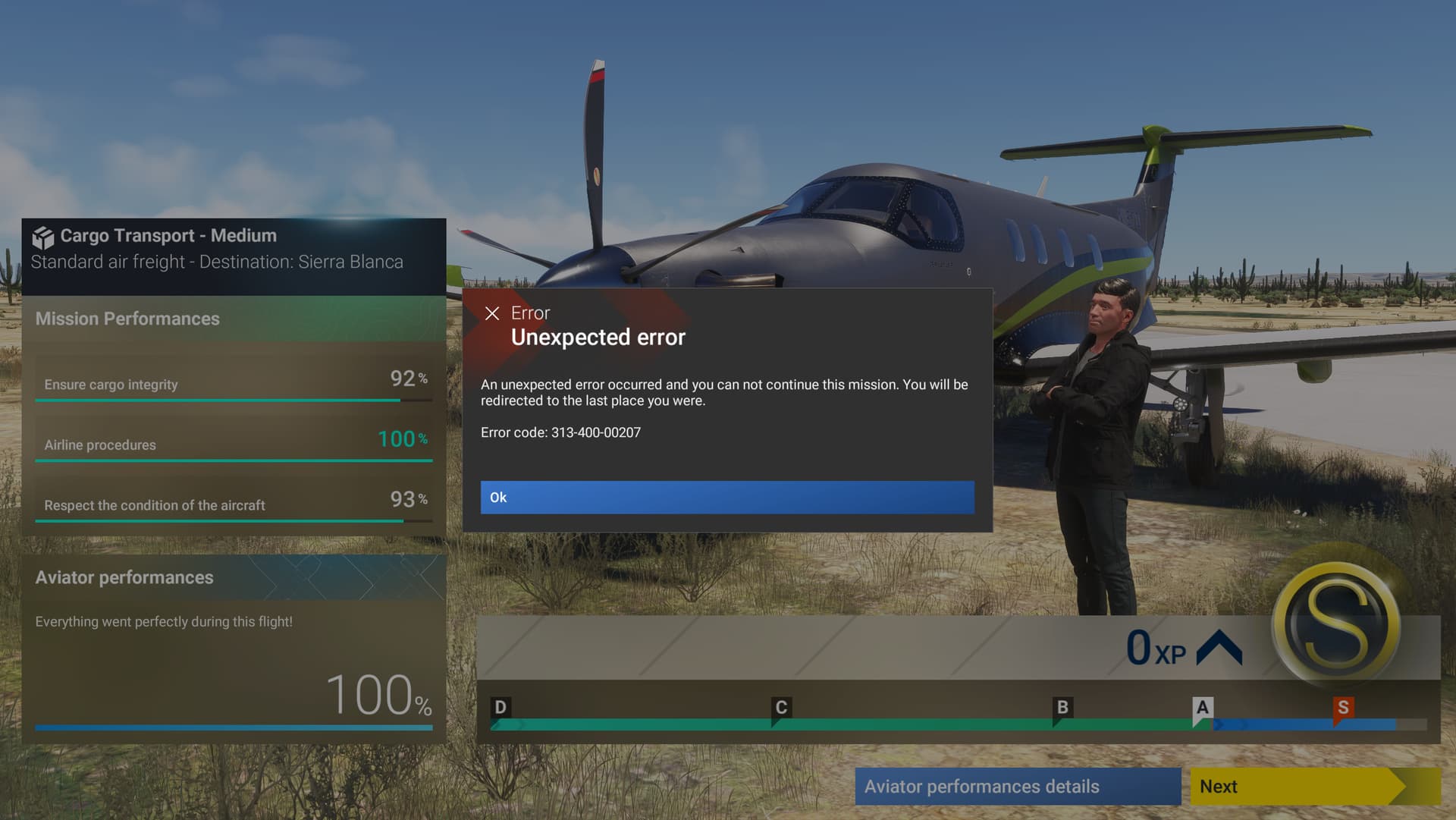Image resolution: width=1456 pixels, height=820 pixels.
Task: Select the error code 313-400-00207 text
Action: [560, 432]
